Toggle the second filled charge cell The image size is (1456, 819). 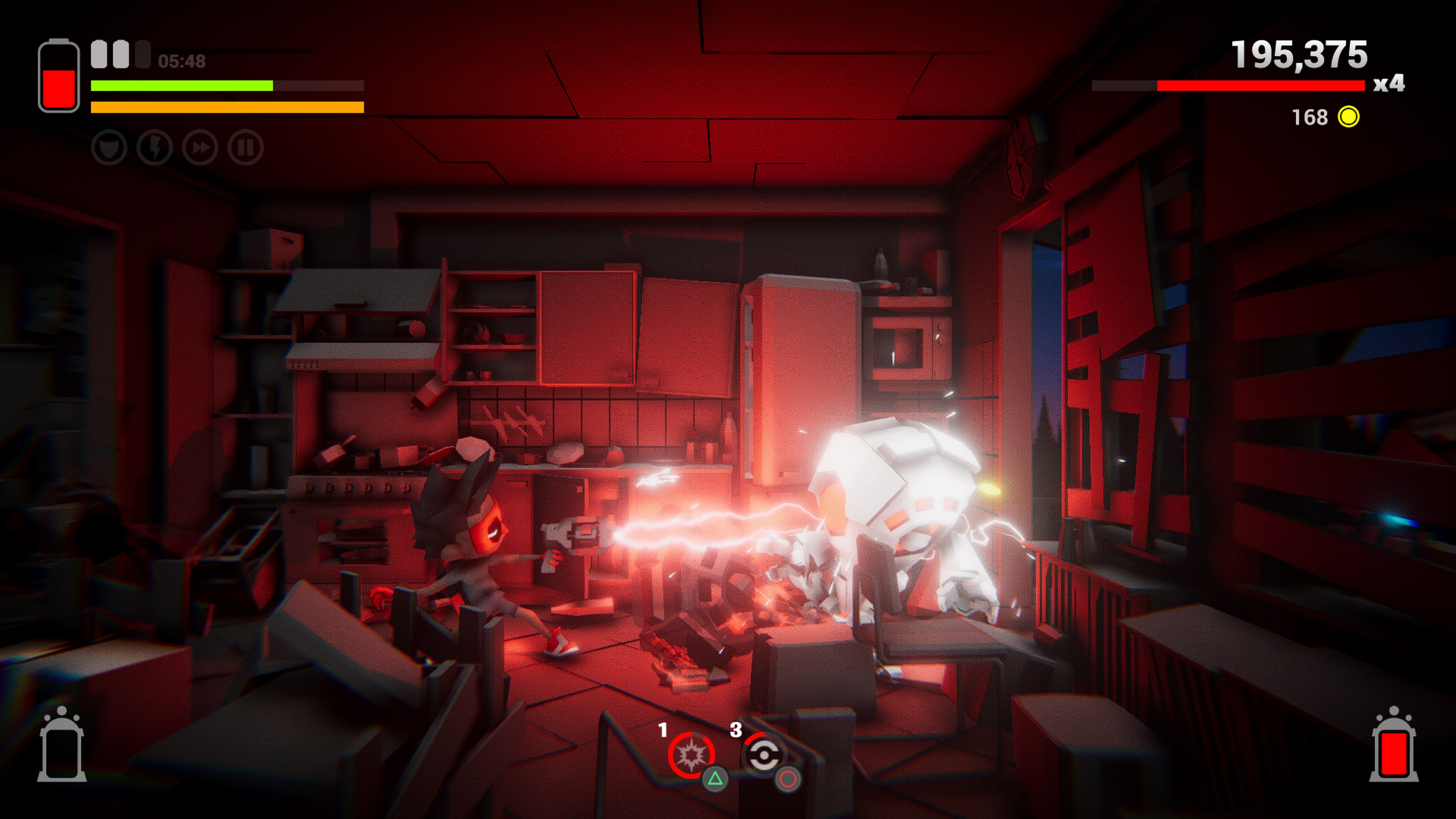click(x=121, y=54)
